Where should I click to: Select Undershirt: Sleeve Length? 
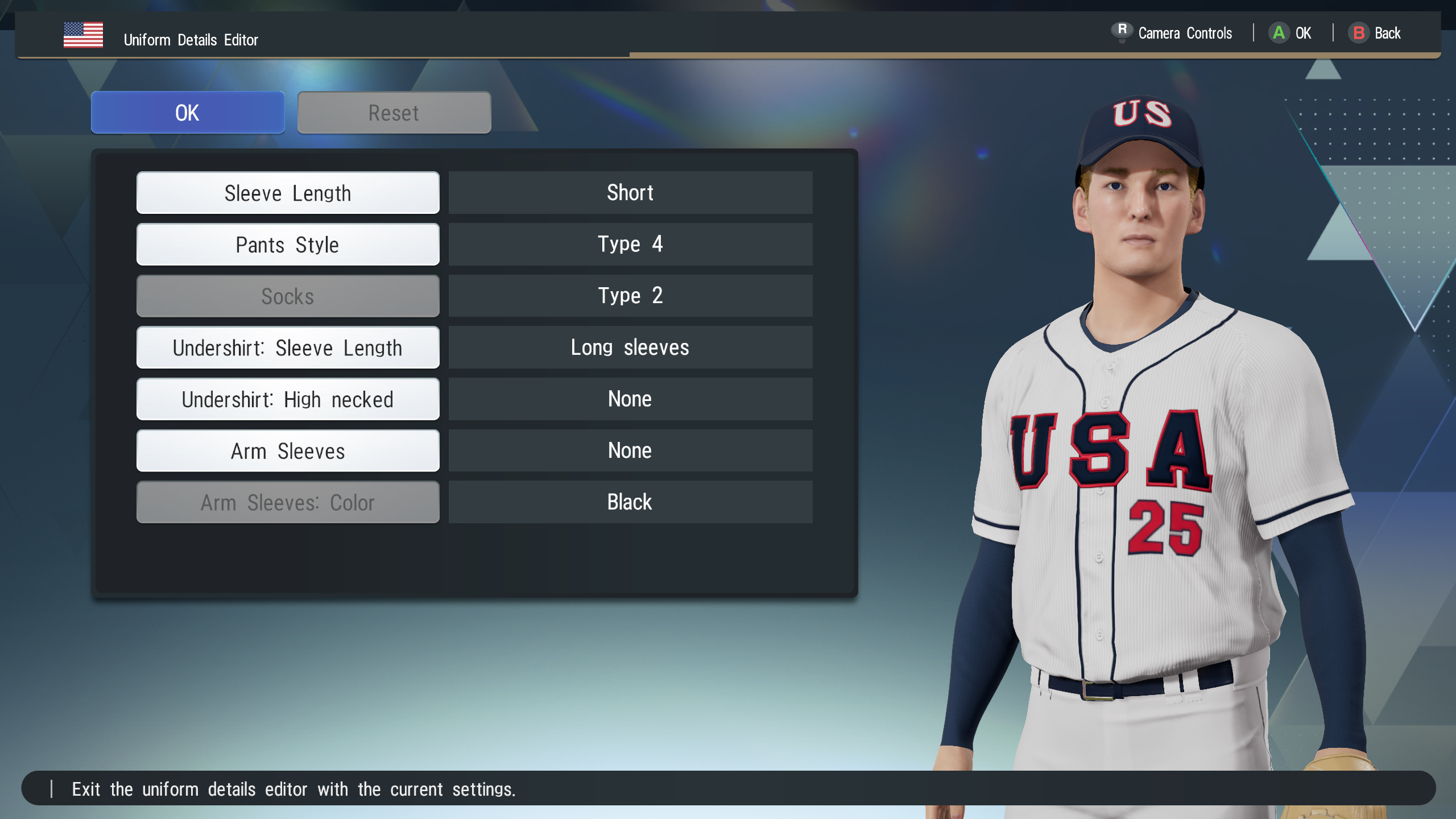[x=288, y=348]
